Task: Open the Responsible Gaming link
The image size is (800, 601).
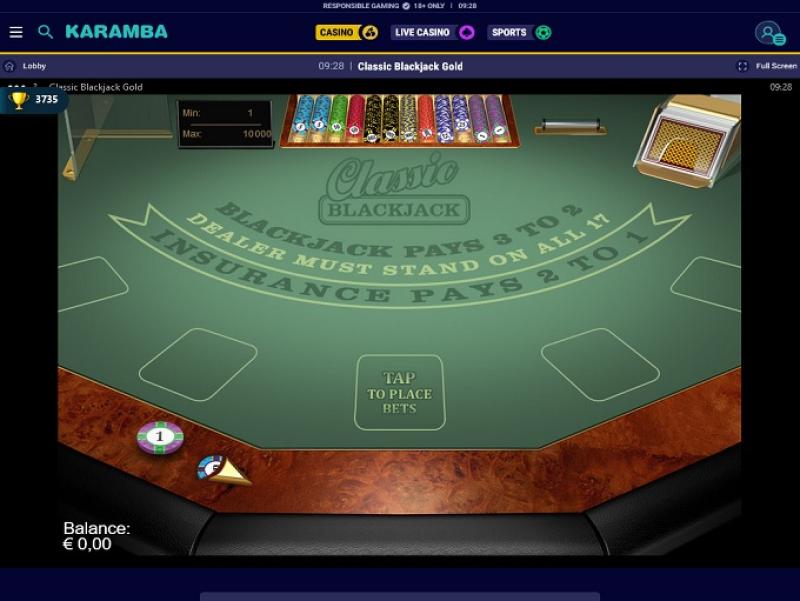Action: [360, 5]
